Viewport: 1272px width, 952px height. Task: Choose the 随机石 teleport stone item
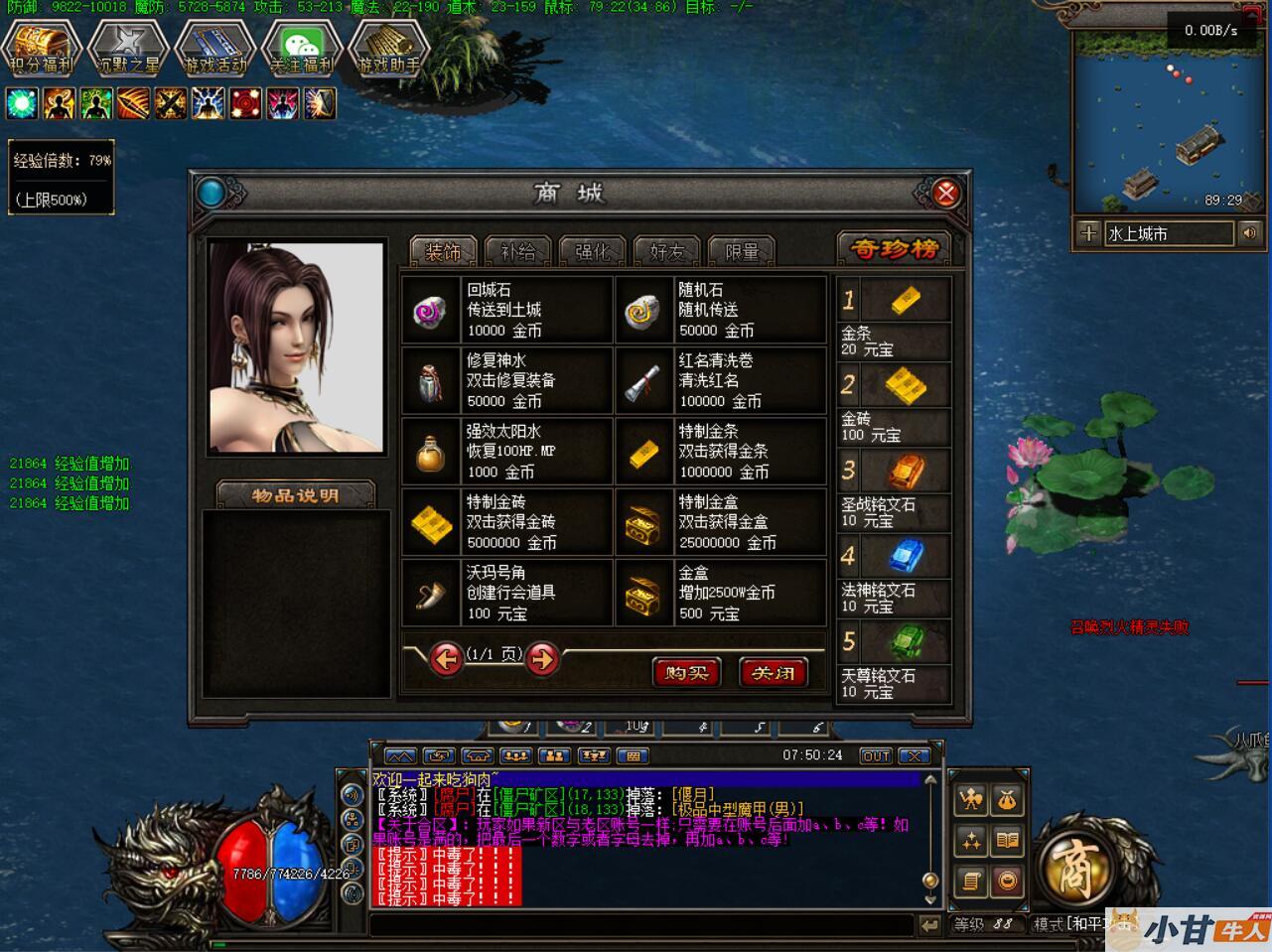click(x=720, y=310)
